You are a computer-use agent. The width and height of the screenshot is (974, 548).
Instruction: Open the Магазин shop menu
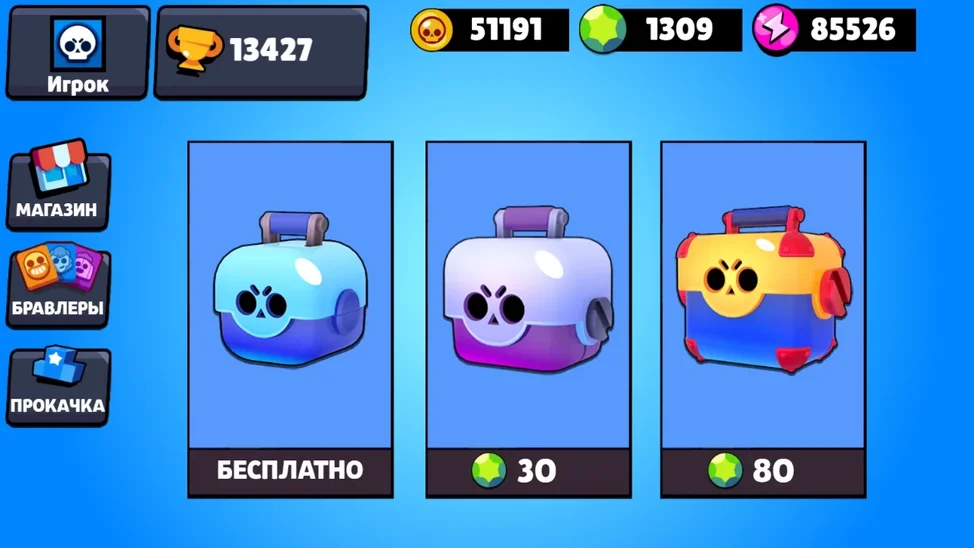58,187
